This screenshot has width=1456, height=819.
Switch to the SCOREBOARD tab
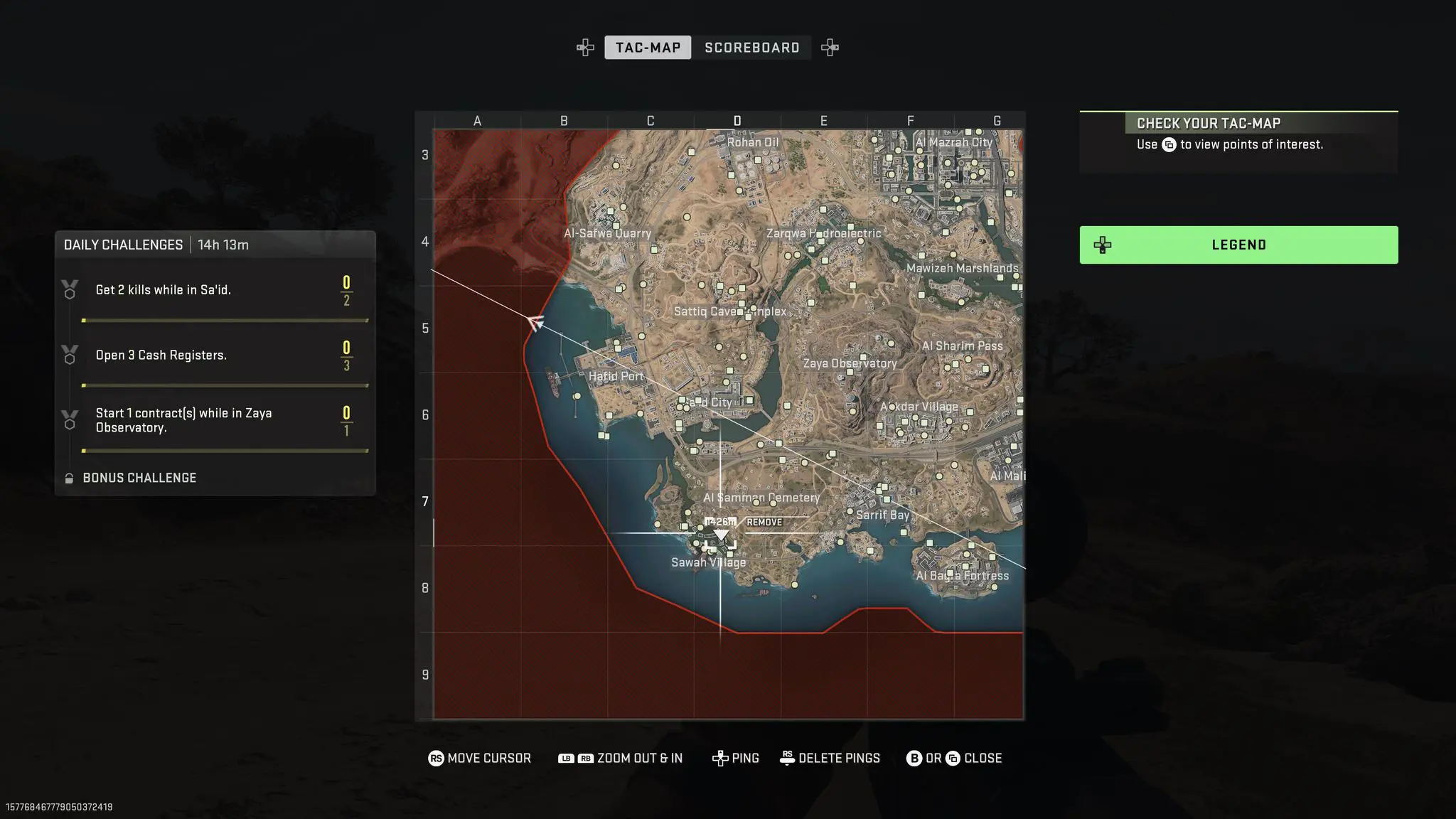pos(751,47)
